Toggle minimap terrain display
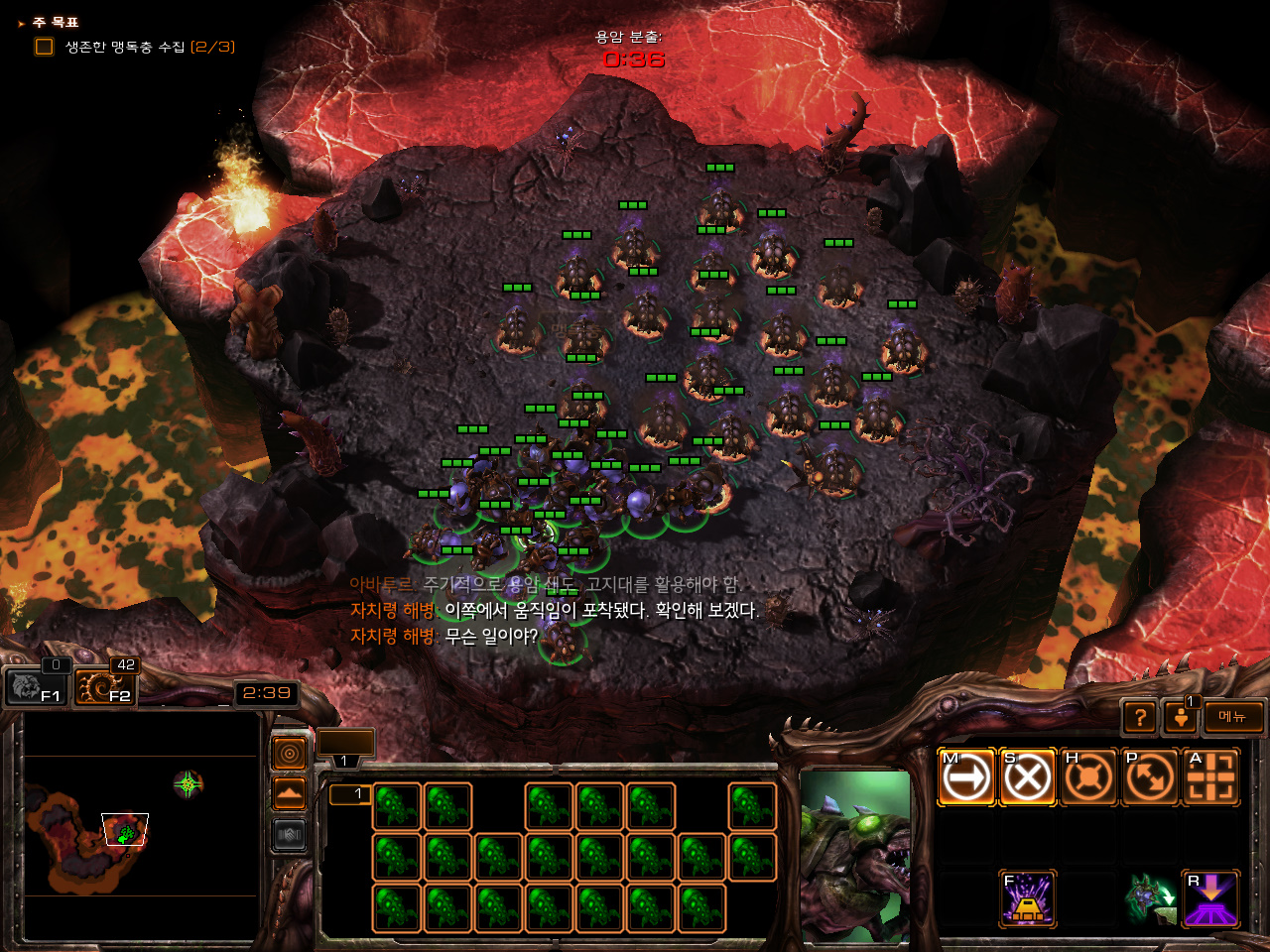 289,794
